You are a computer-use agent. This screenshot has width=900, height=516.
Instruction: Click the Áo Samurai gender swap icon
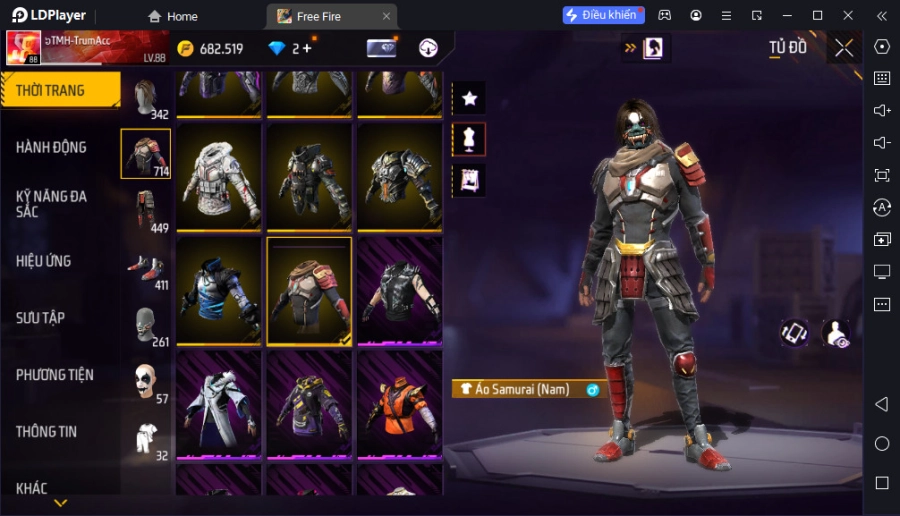[x=592, y=389]
